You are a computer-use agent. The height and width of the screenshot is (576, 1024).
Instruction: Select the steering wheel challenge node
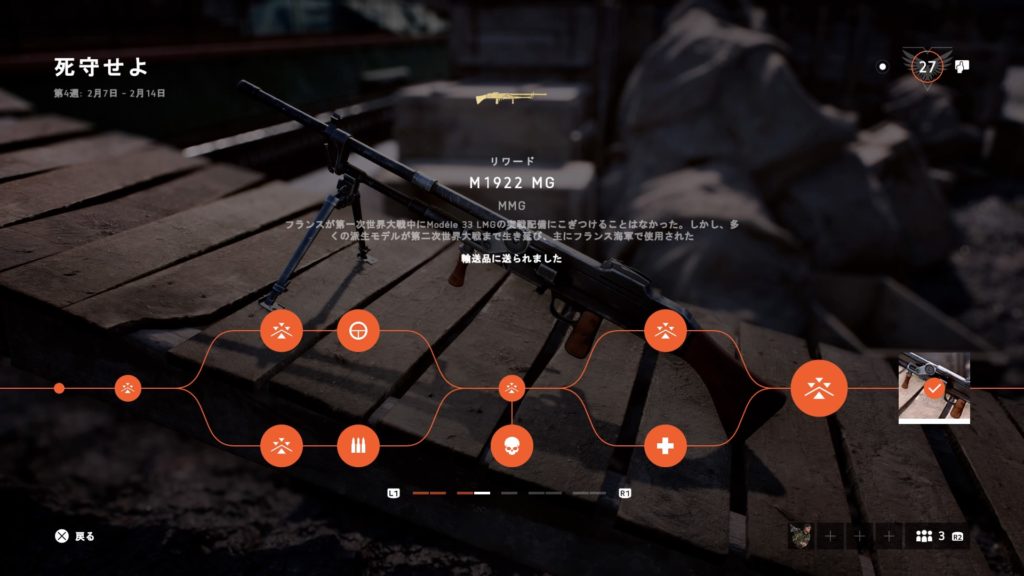pyautogui.click(x=358, y=330)
